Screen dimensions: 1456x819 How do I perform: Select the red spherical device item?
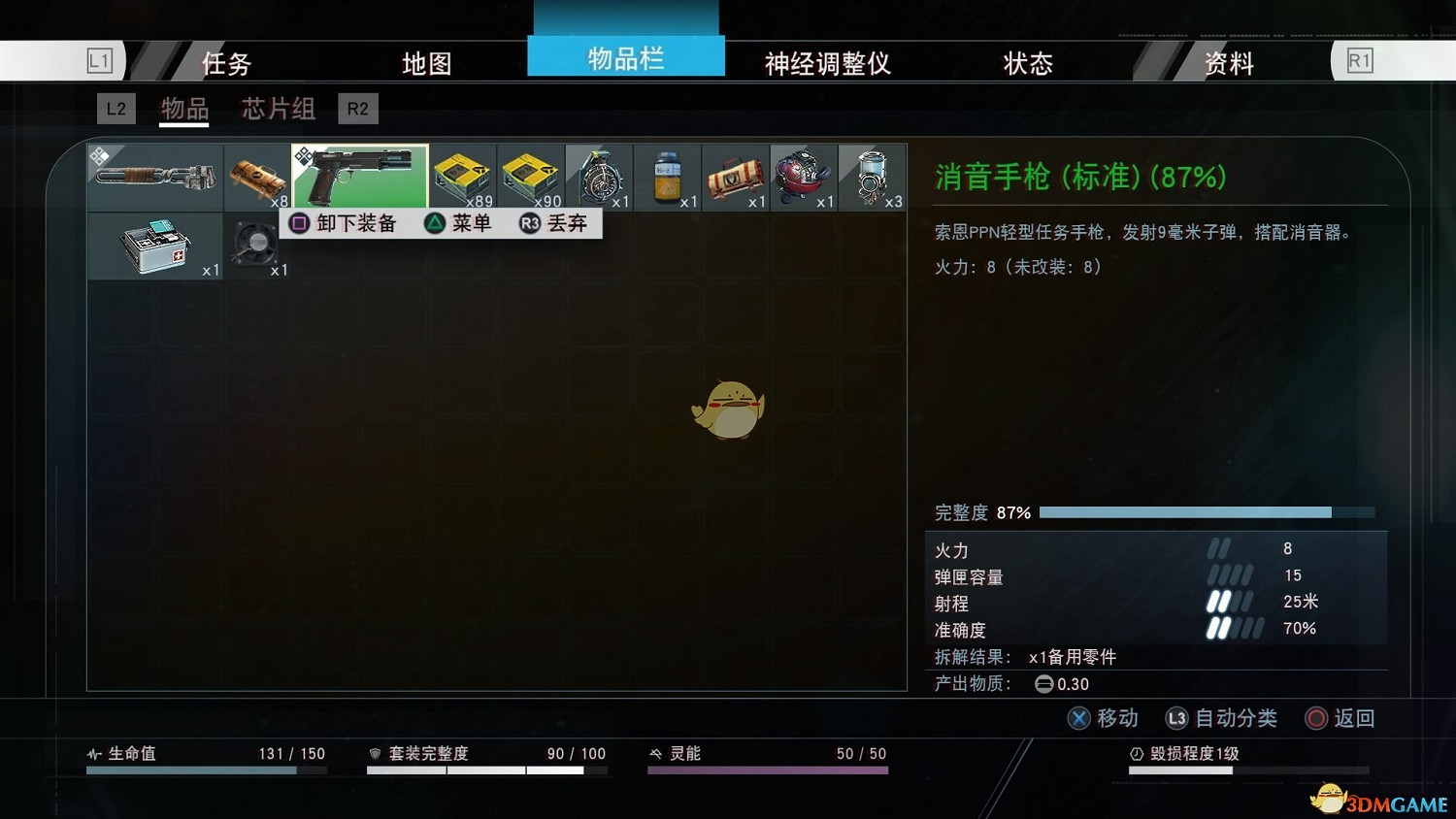(803, 175)
